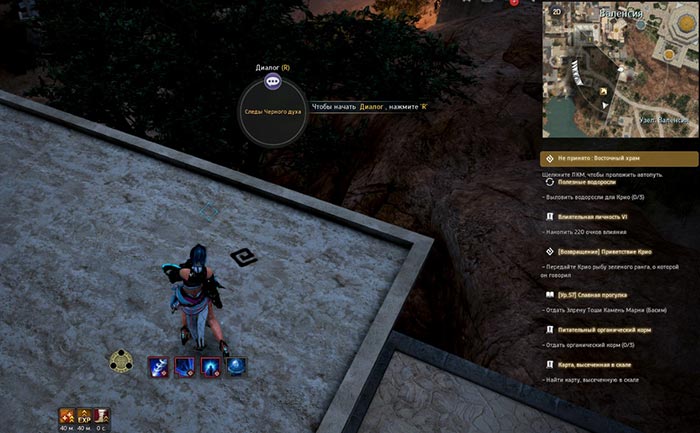
Task: Activate the white chain skill icon
Action: coord(158,366)
